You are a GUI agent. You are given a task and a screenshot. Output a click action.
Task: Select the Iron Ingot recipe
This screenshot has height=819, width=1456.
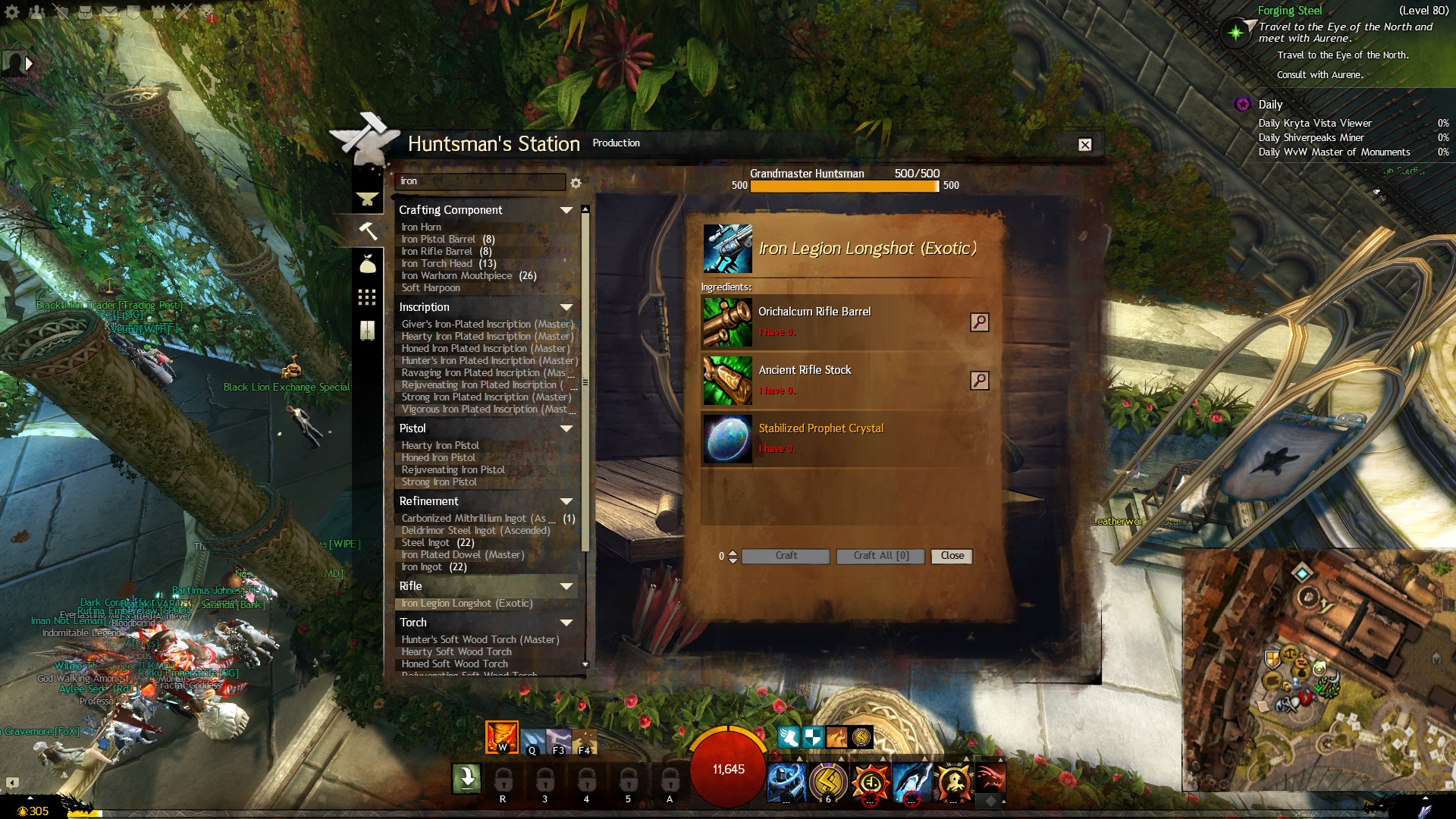click(x=422, y=567)
